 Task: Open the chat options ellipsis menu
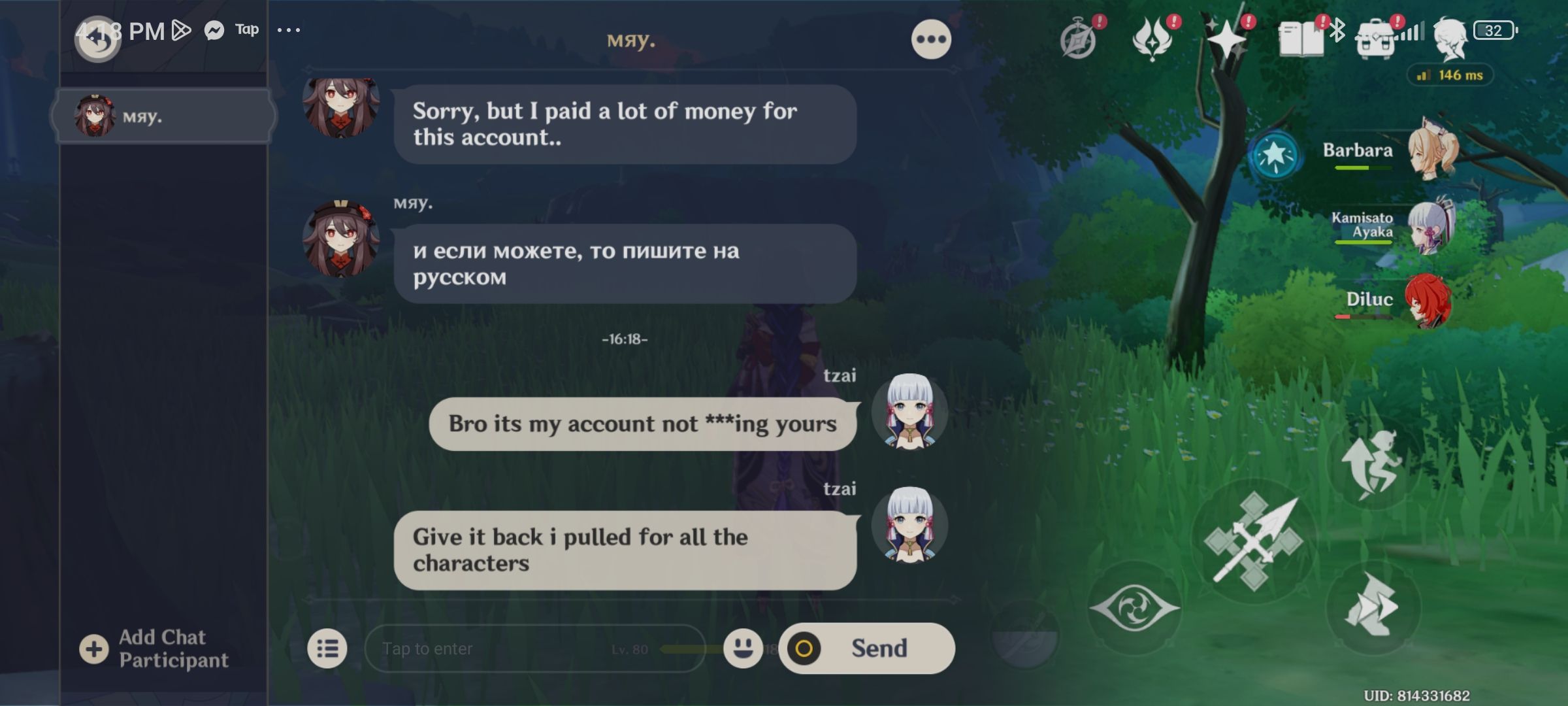click(x=932, y=38)
